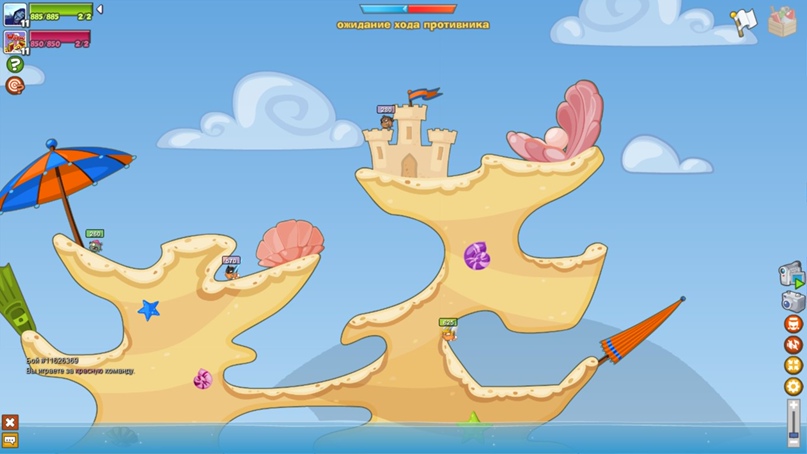The height and width of the screenshot is (454, 807).
Task: Click the white surrender flag icon
Action: click(x=742, y=22)
